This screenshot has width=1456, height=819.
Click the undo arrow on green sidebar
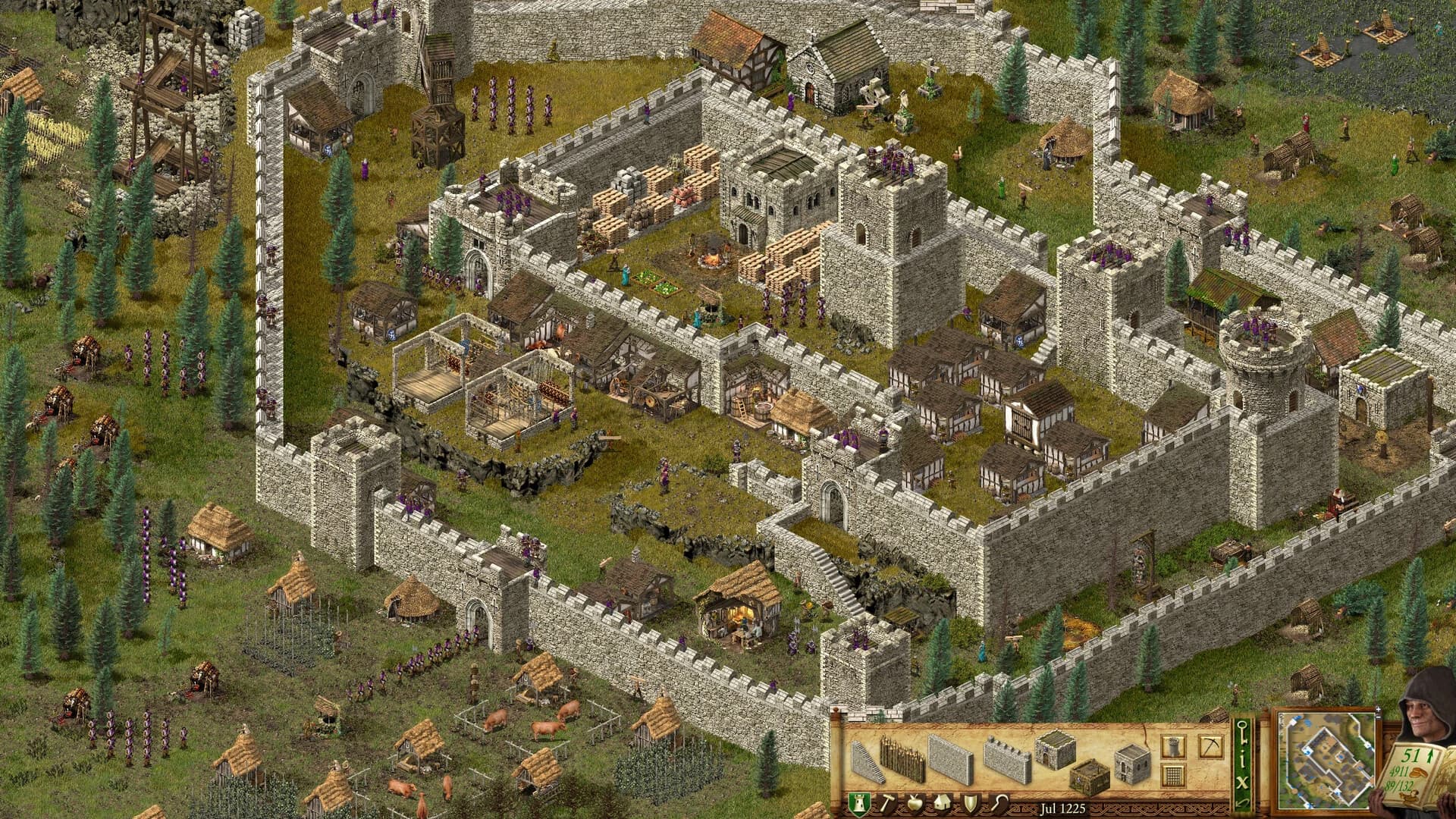pos(1241,804)
